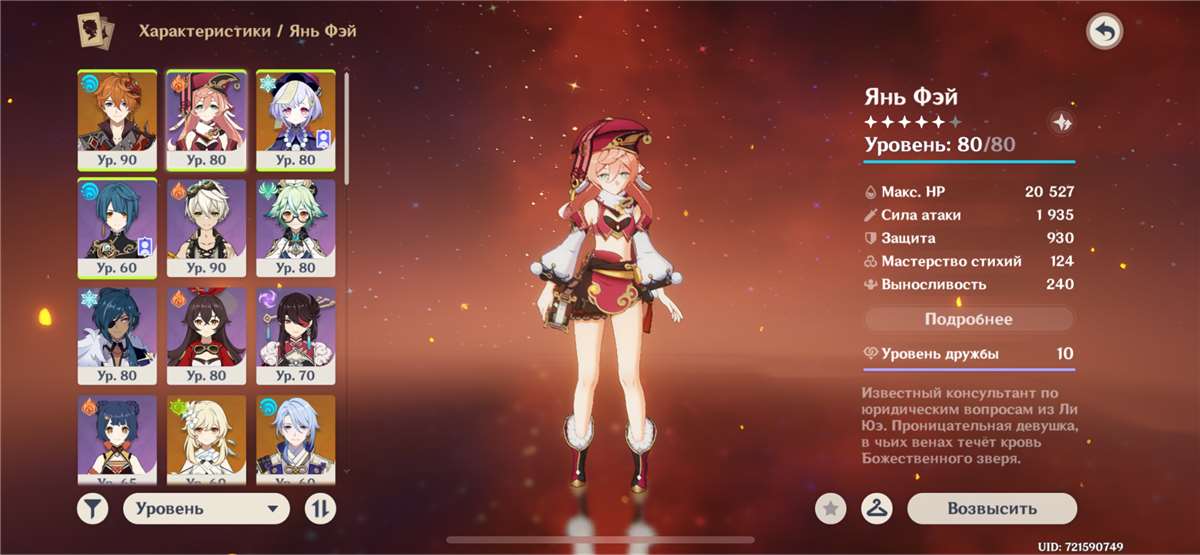Click the "Подробнее" details button
This screenshot has width=1200, height=555.
click(968, 320)
